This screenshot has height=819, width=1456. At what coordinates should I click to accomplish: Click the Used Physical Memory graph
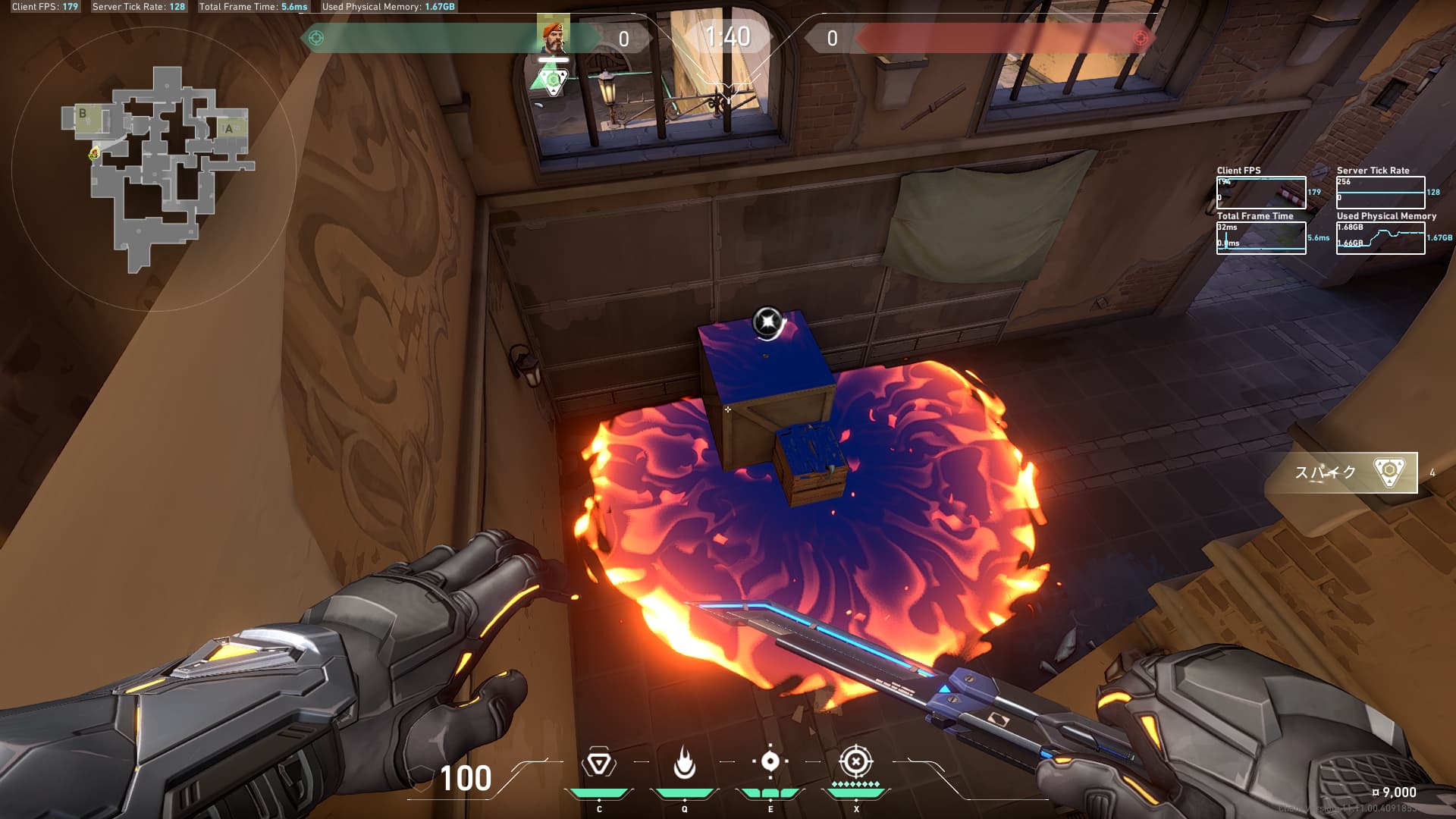[x=1380, y=237]
